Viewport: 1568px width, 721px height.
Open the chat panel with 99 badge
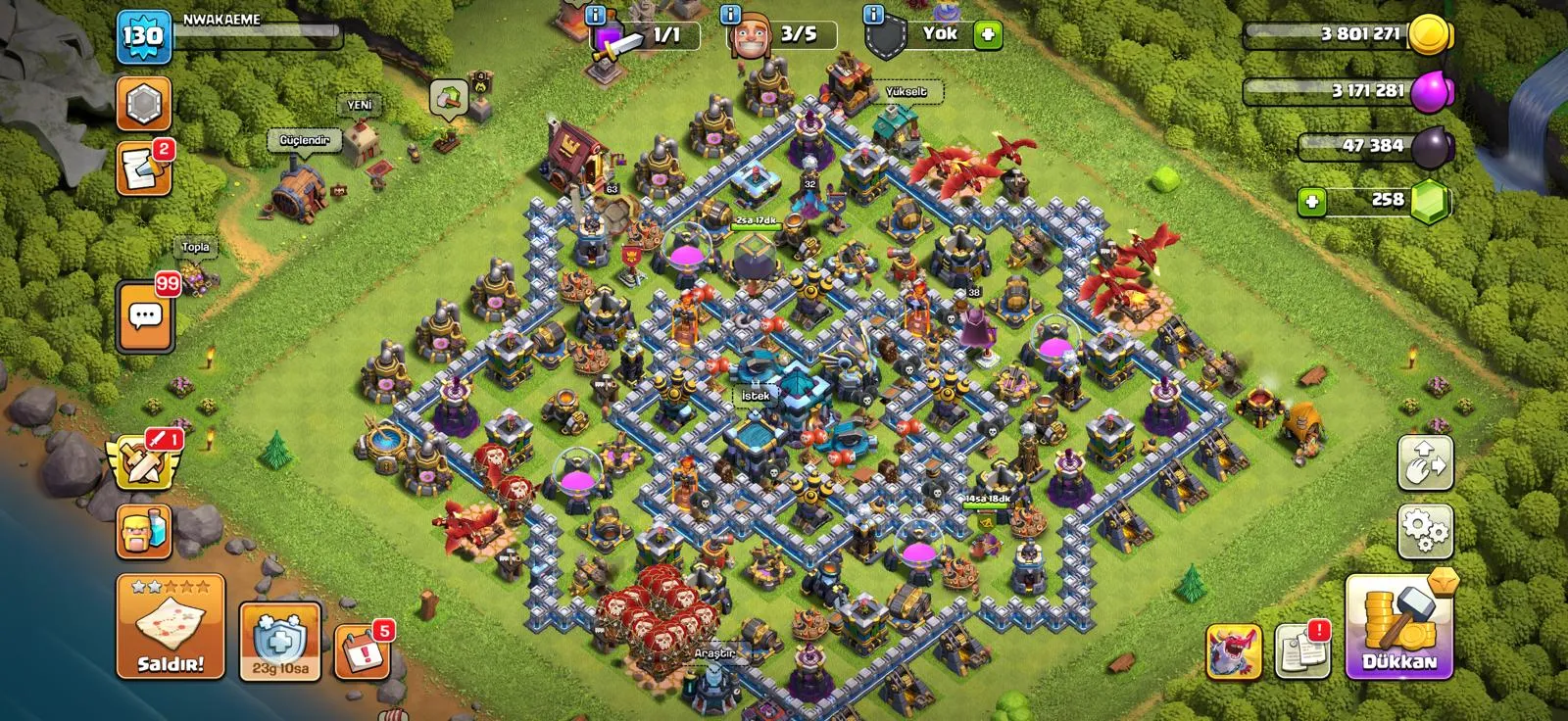click(145, 317)
